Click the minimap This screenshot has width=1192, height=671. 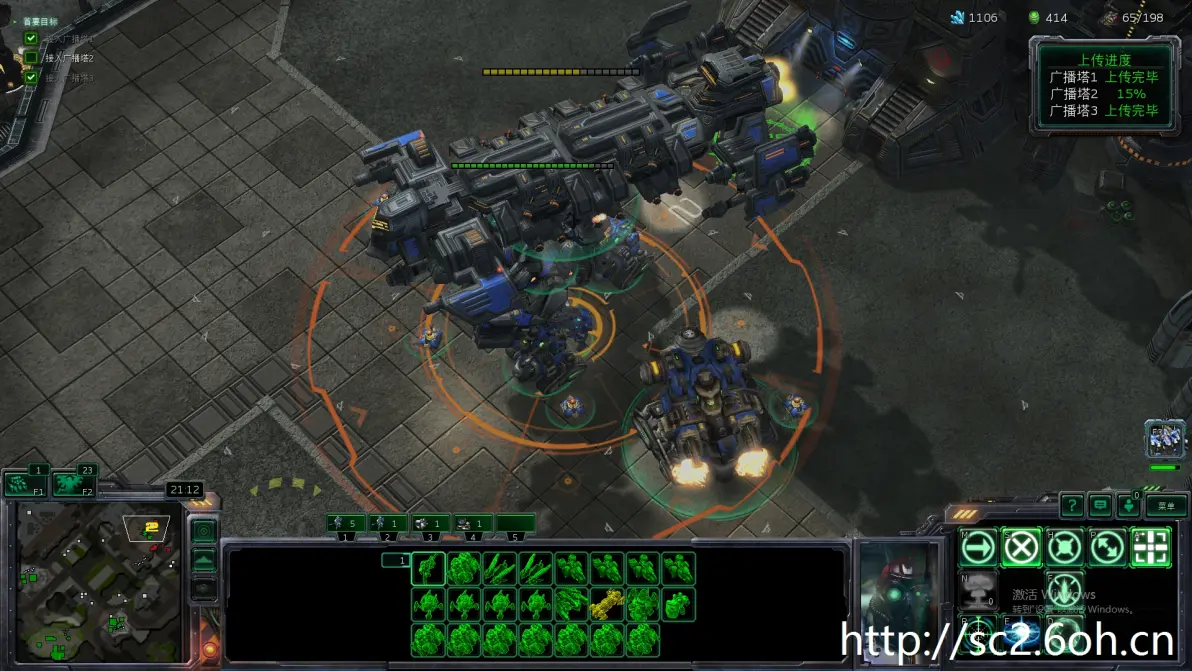pos(98,582)
